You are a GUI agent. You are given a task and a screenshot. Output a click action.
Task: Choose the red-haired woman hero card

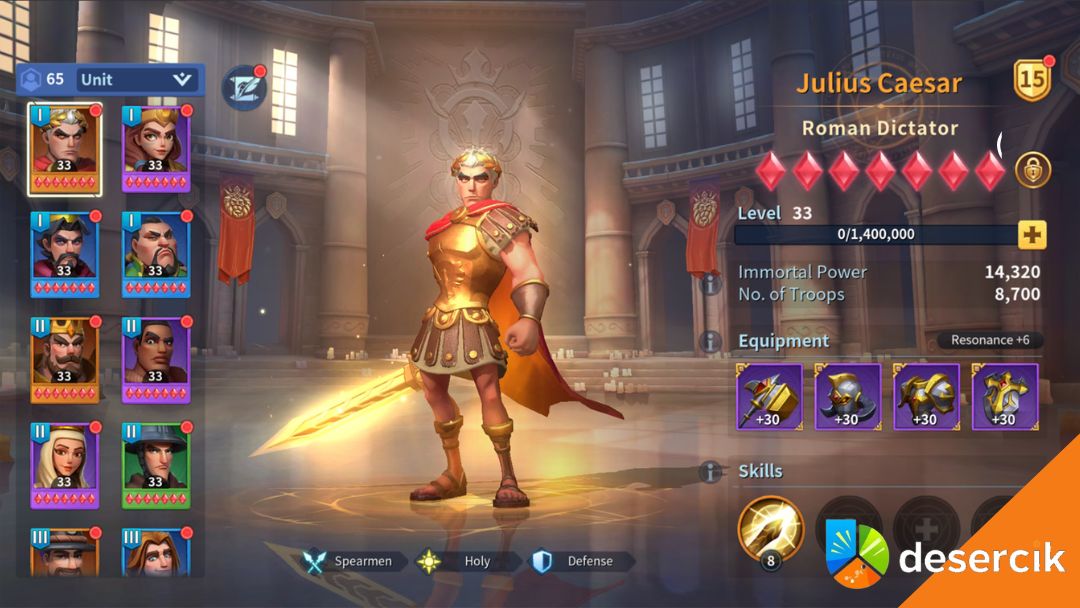click(155, 150)
